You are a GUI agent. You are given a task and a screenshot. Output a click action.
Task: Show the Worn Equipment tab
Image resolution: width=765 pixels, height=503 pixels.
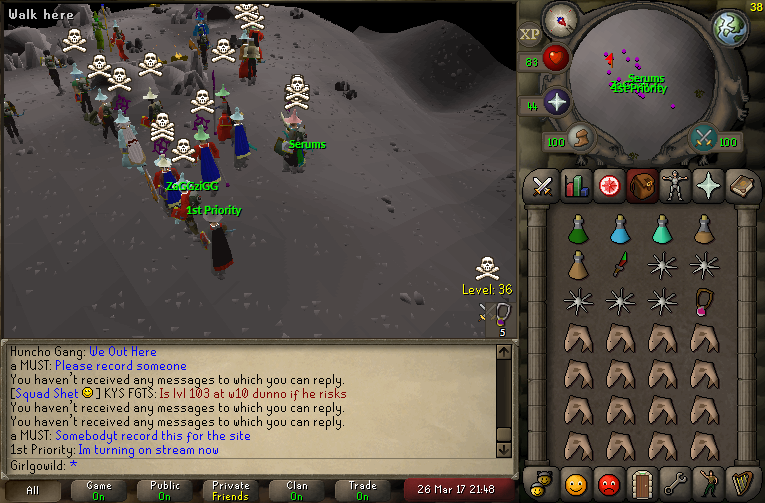(x=674, y=186)
